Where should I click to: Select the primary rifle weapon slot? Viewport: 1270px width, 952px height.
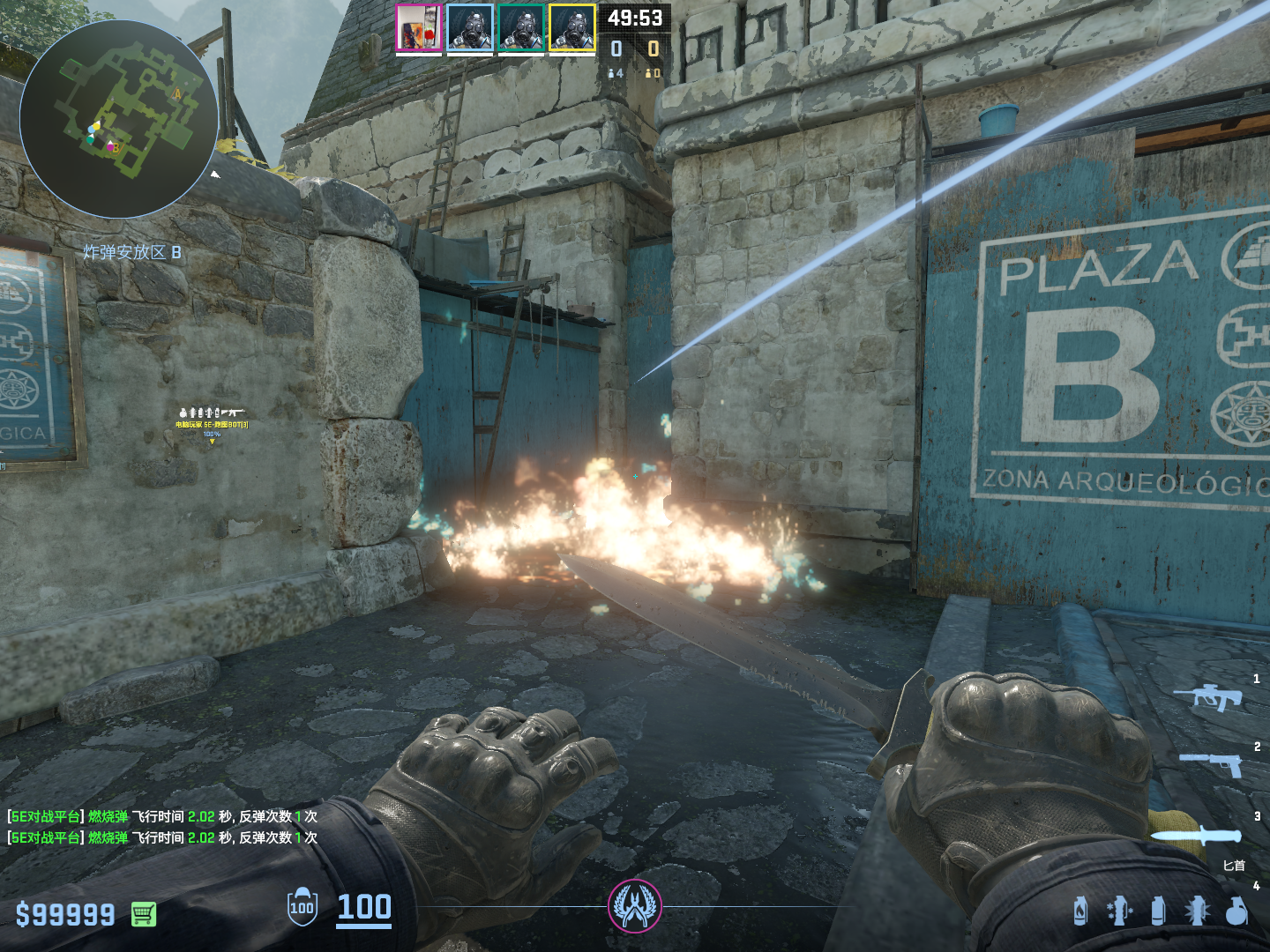(x=1207, y=696)
